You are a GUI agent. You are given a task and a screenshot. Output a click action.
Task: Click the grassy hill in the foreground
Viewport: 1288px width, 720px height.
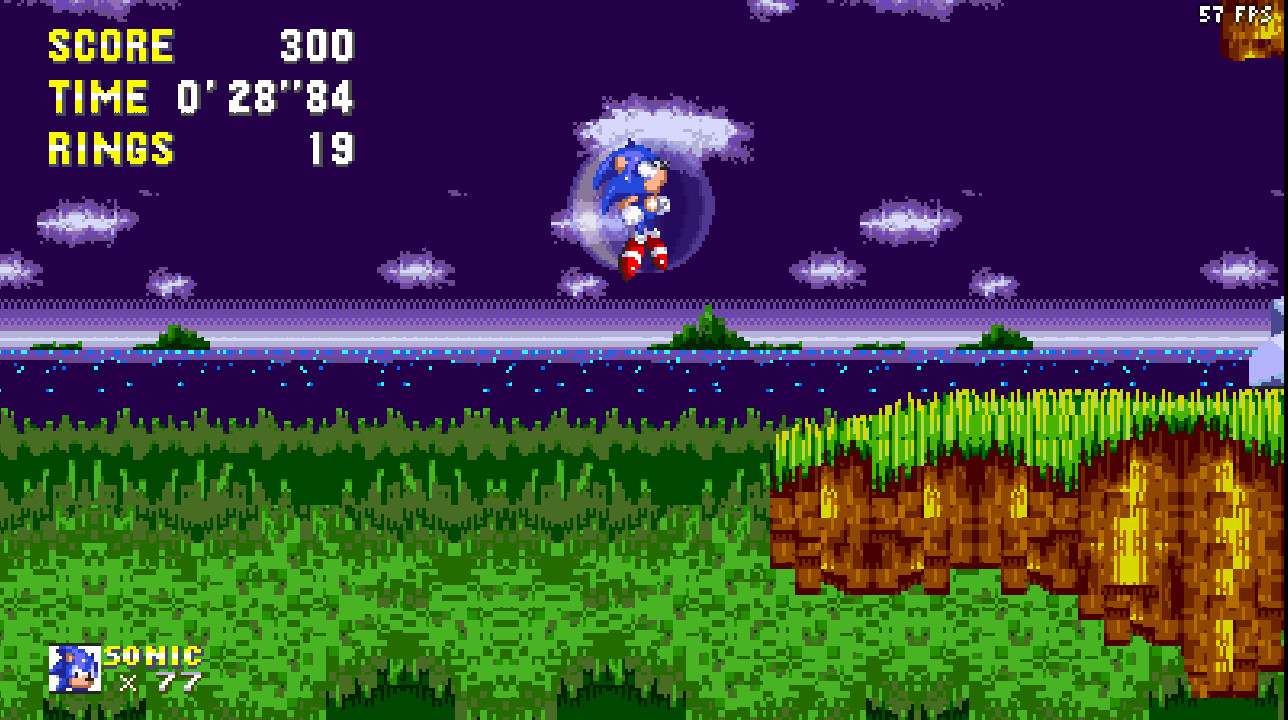pos(400,550)
